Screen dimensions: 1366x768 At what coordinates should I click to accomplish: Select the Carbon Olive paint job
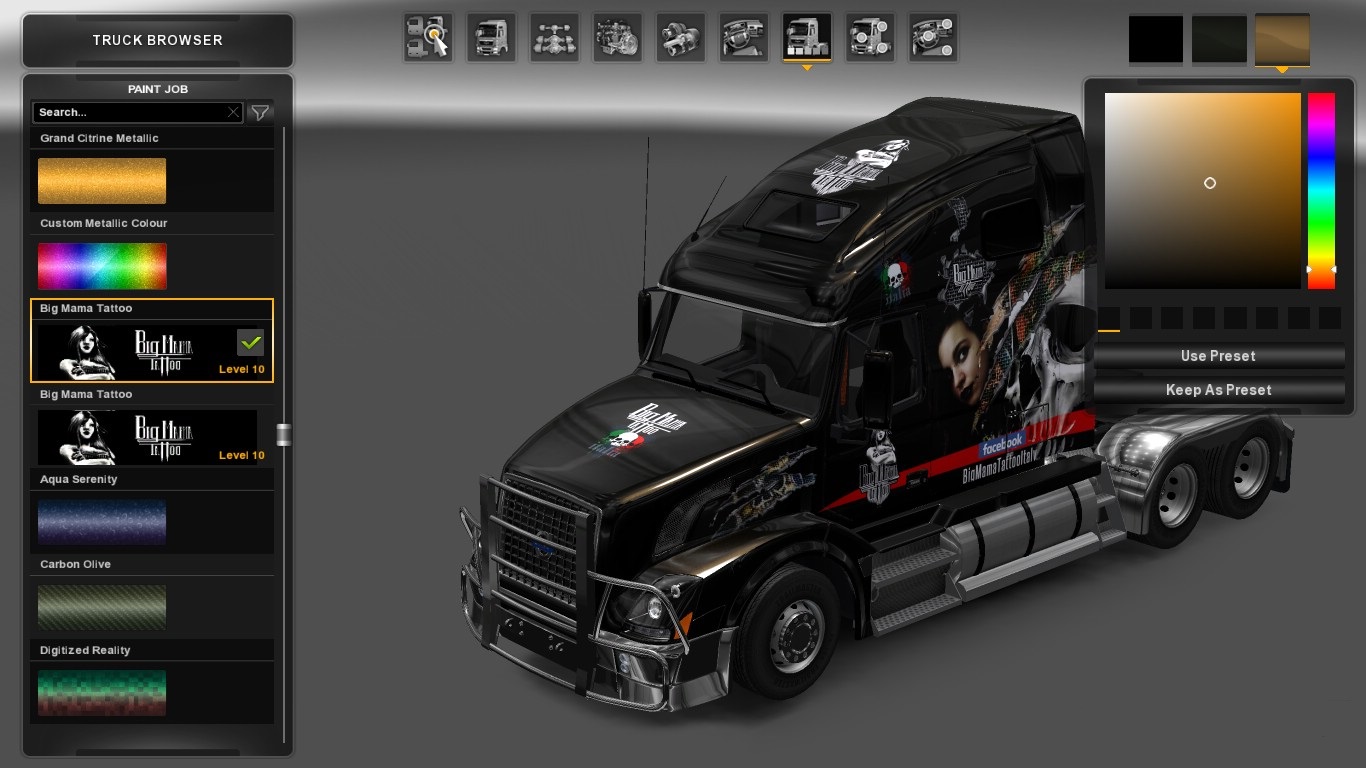point(102,607)
